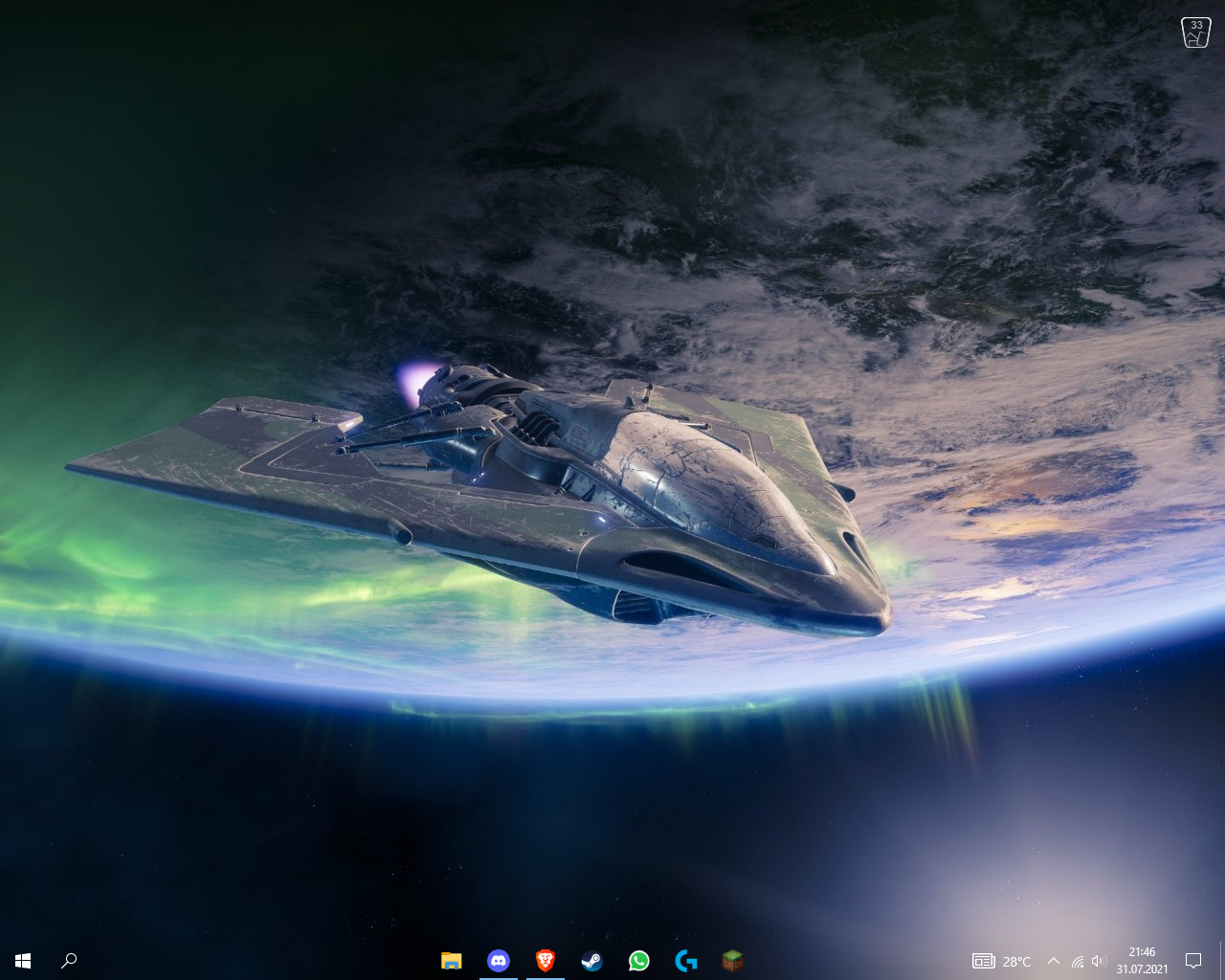The image size is (1225, 980).
Task: Start WhatsApp desktop app
Action: (x=638, y=961)
